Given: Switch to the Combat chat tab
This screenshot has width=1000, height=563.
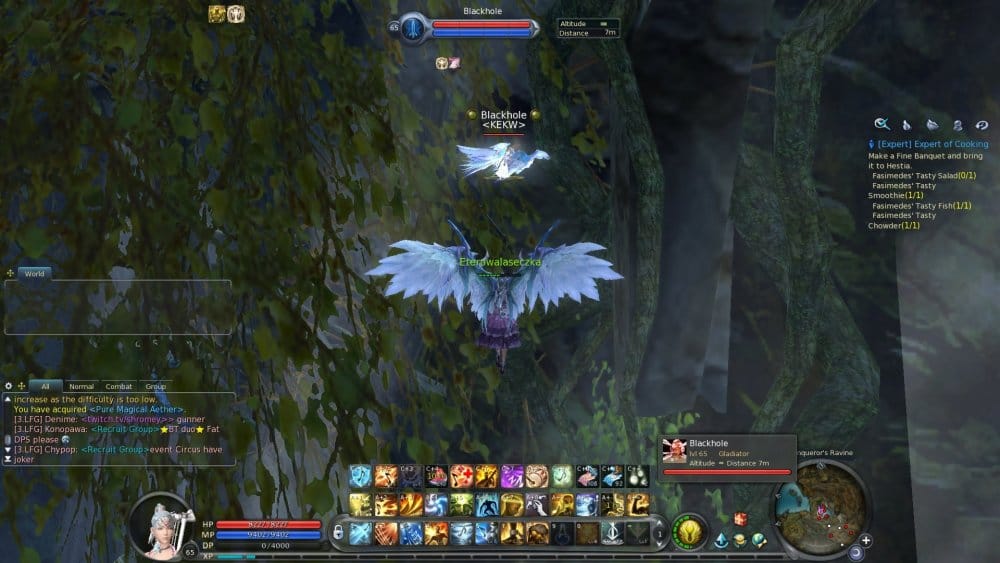Looking at the screenshot, I should pos(119,386).
